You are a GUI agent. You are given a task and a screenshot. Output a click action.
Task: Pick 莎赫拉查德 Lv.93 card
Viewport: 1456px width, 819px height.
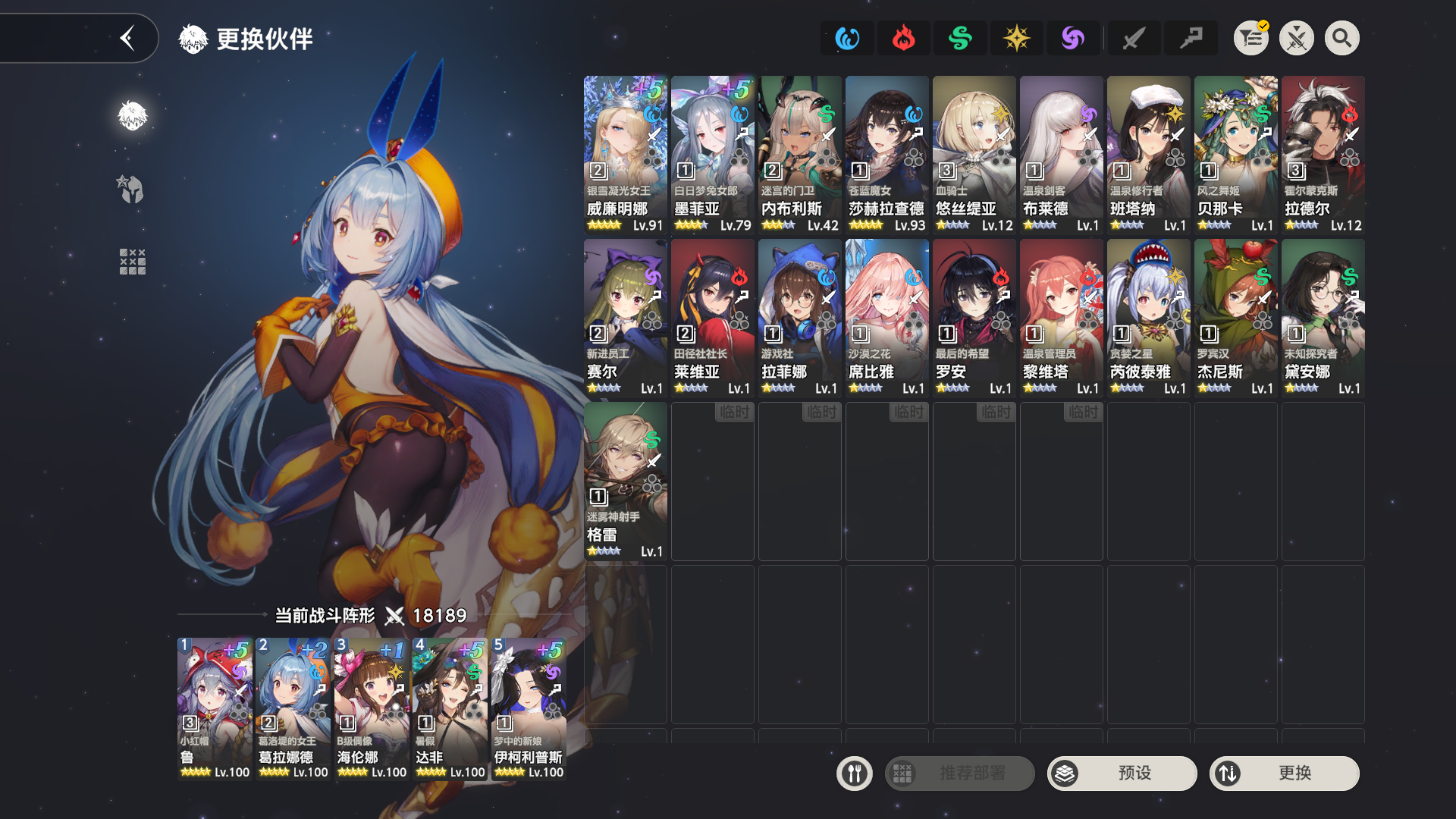tap(886, 155)
